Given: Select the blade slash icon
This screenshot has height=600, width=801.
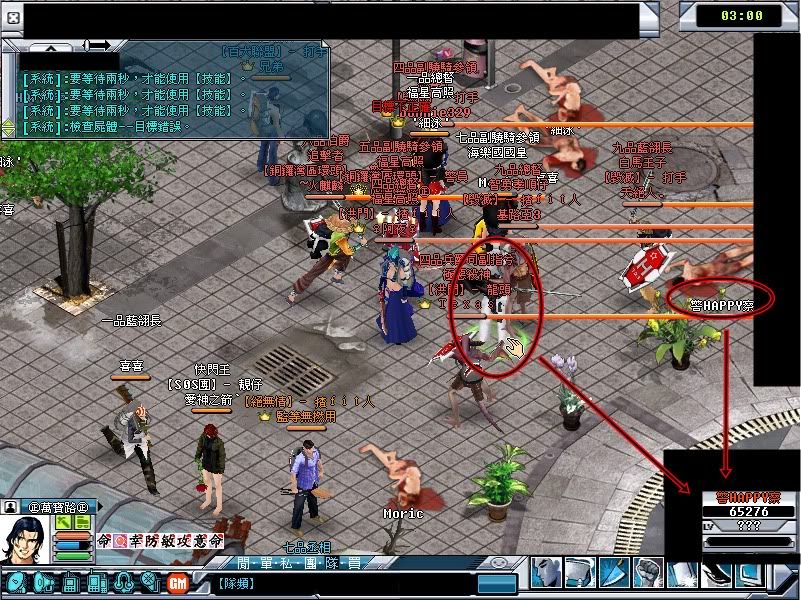Looking at the screenshot, I should click(616, 573).
